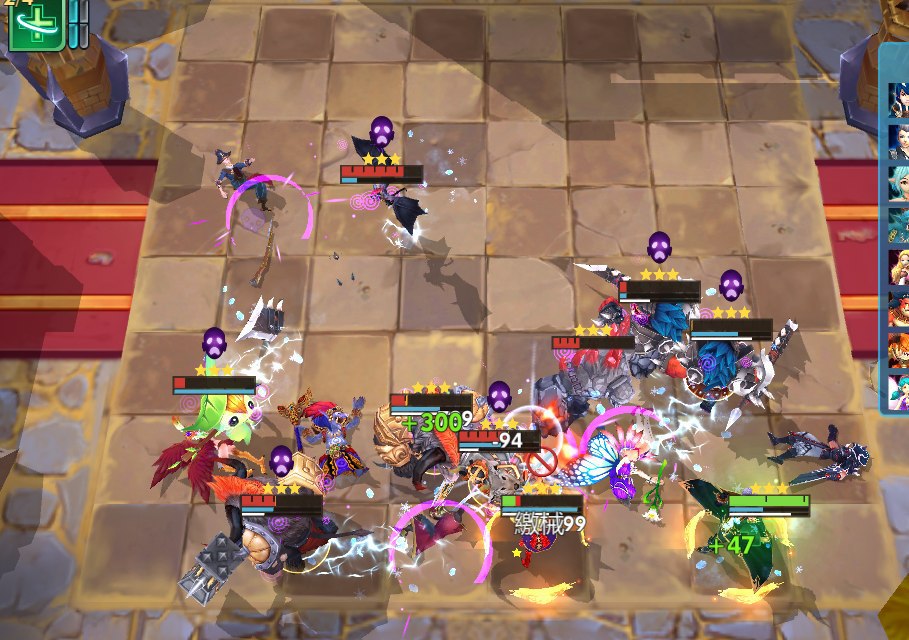Select the teal-haired elf portrait

pos(898,183)
